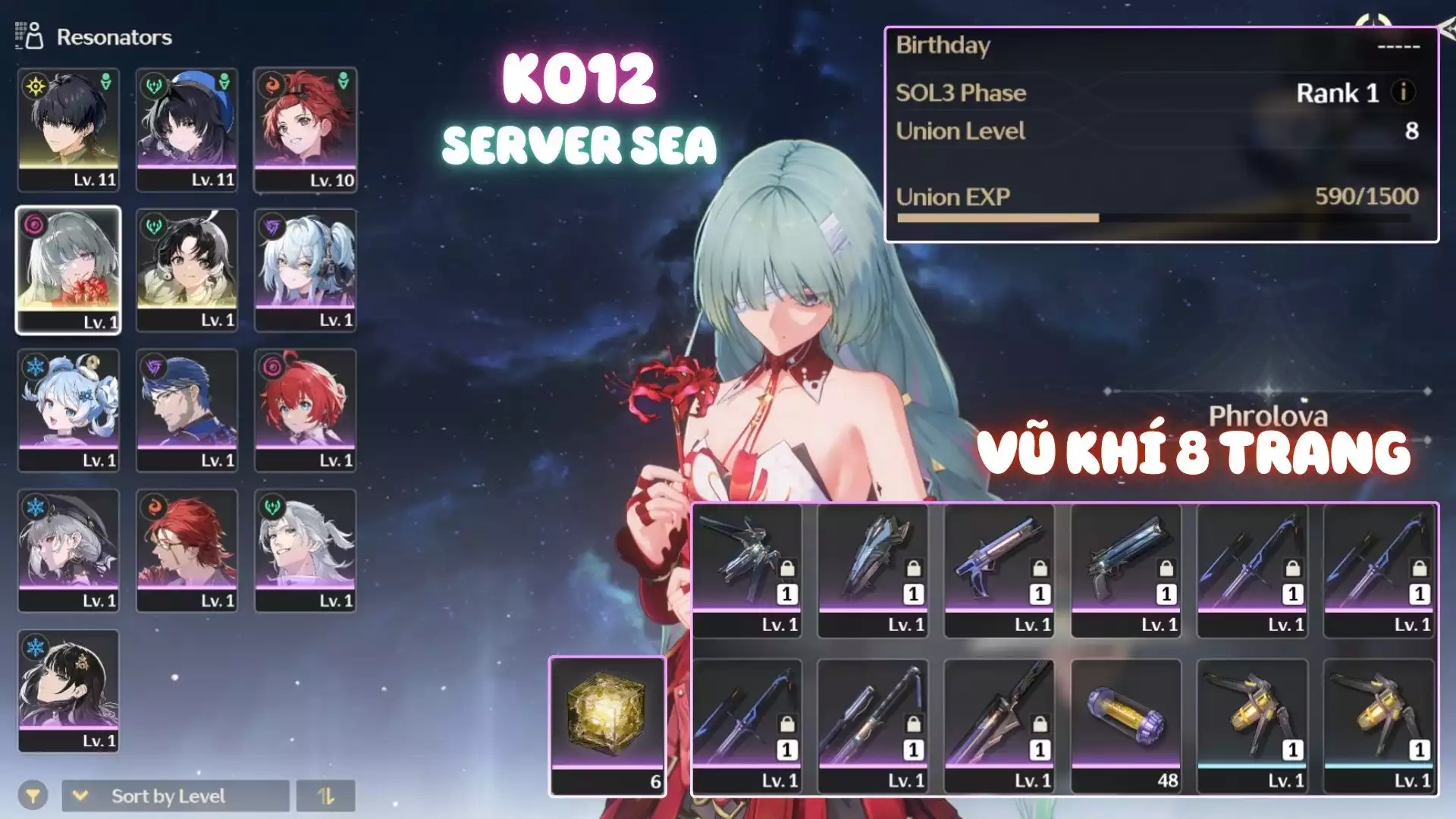Select the black-haired male resonator at Lv. 11
This screenshot has width=1456, height=819.
[68, 129]
